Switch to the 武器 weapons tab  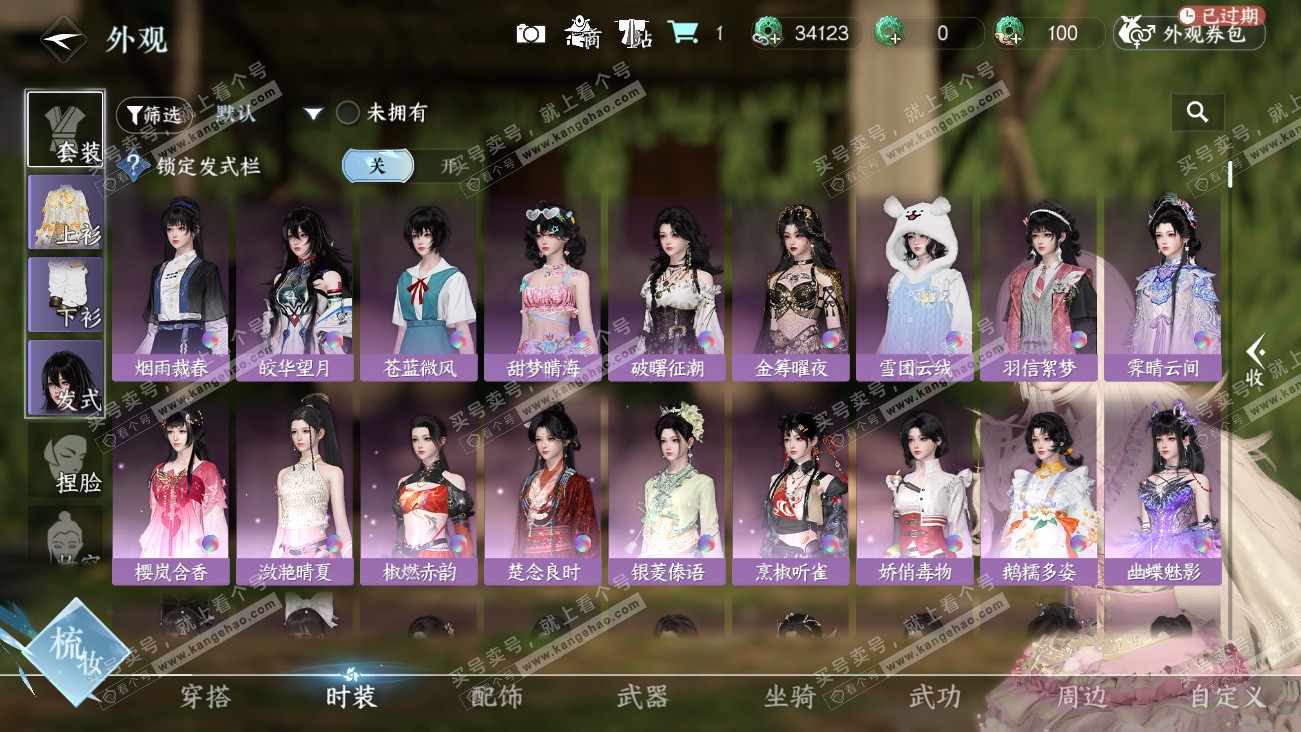point(642,696)
